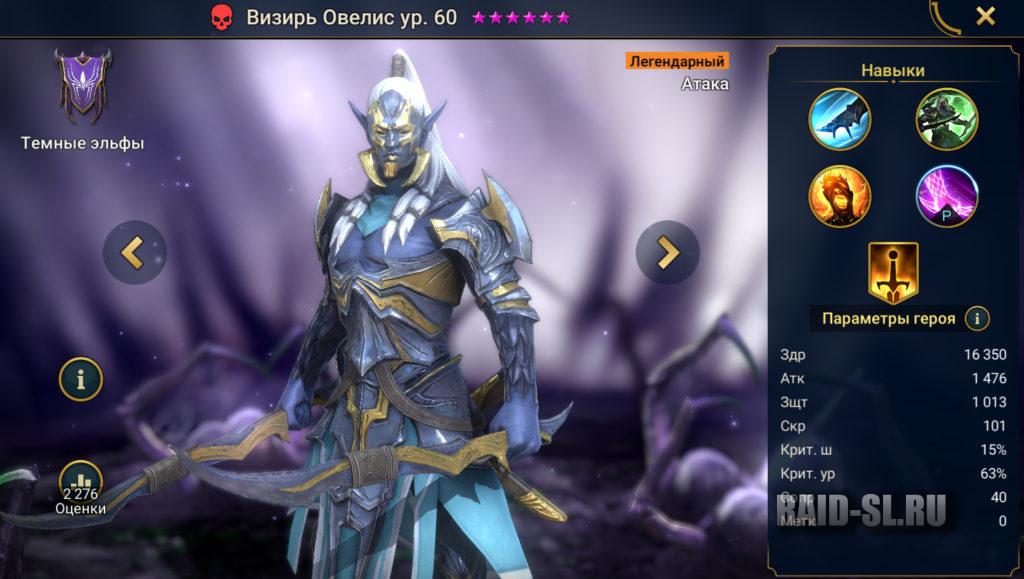This screenshot has width=1024, height=579.
Task: Show the next champion
Action: tap(667, 252)
